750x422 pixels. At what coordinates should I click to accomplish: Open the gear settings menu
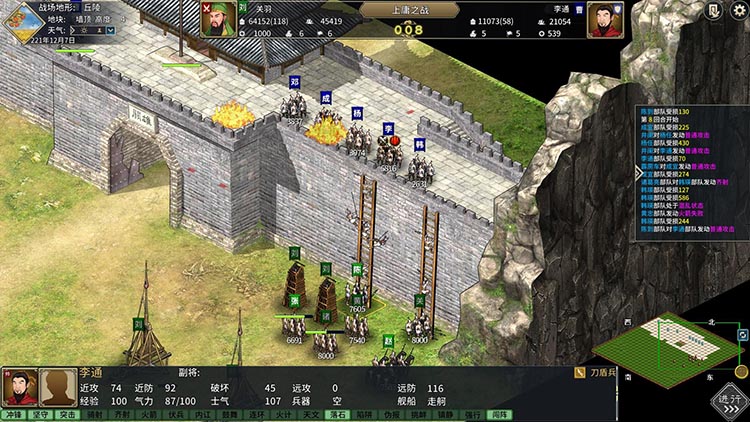(x=738, y=11)
